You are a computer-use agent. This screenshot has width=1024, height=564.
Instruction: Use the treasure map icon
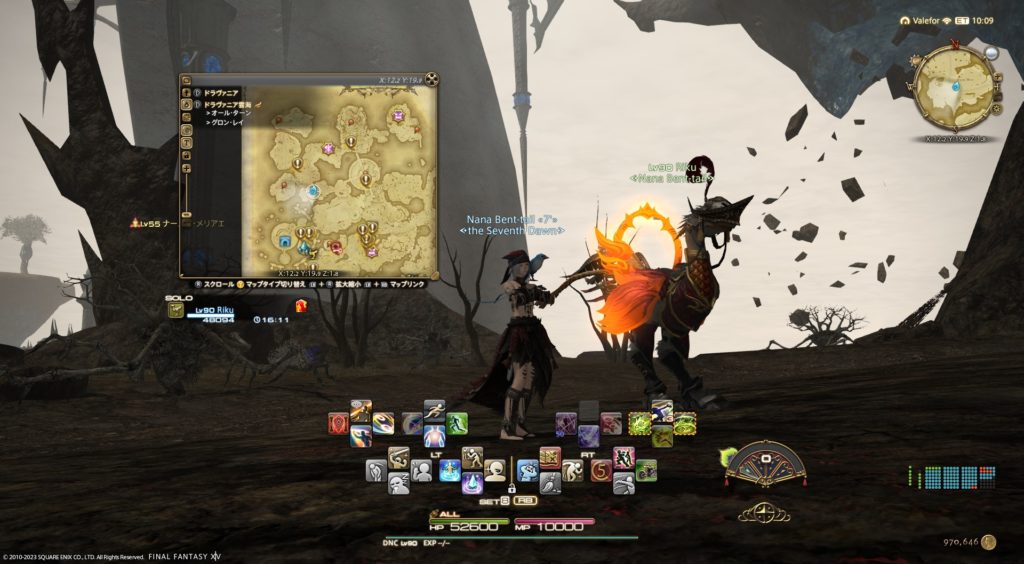[x=550, y=457]
